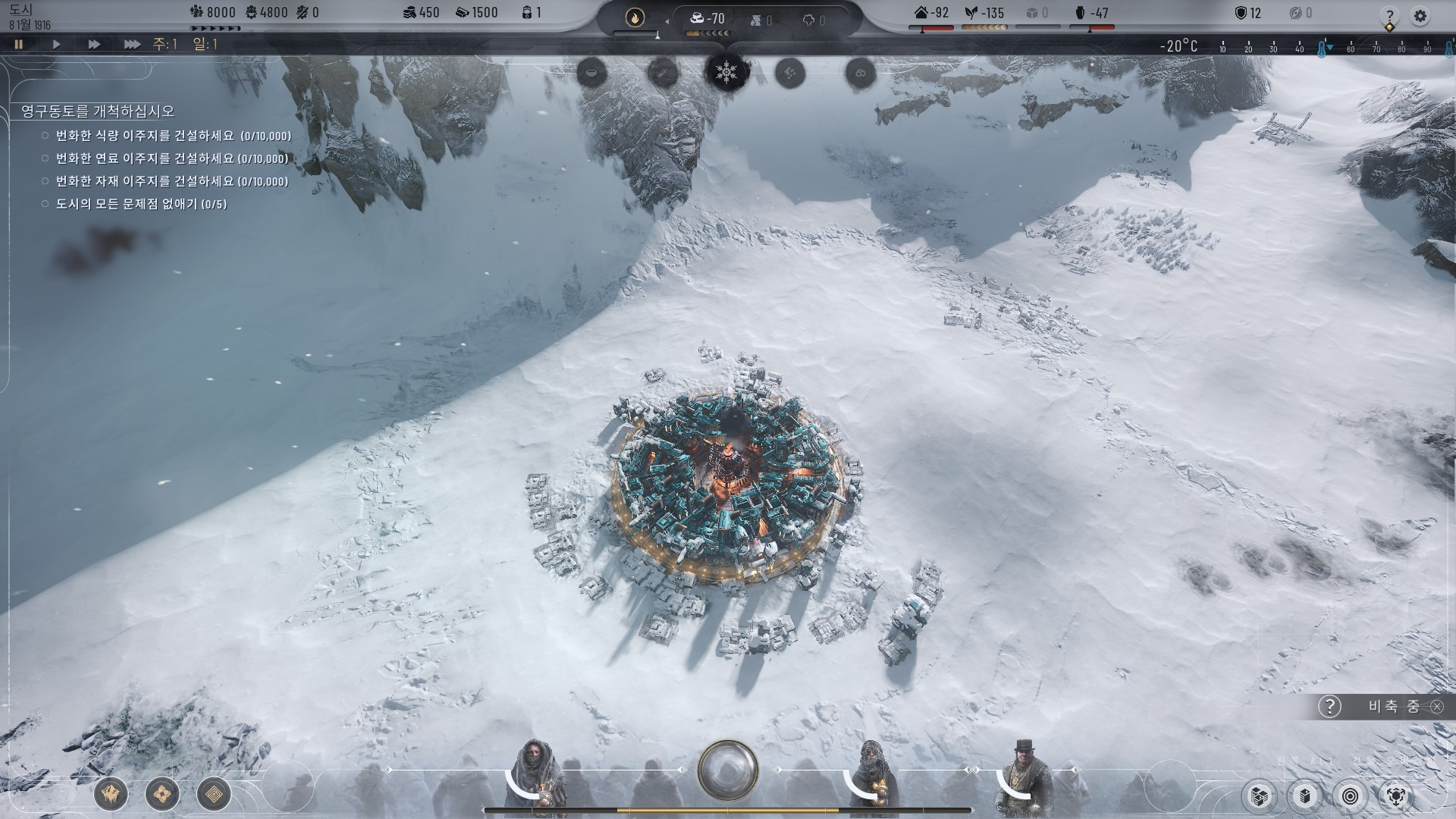
Task: Select the snowflake frostbreak tool
Action: coord(726,73)
